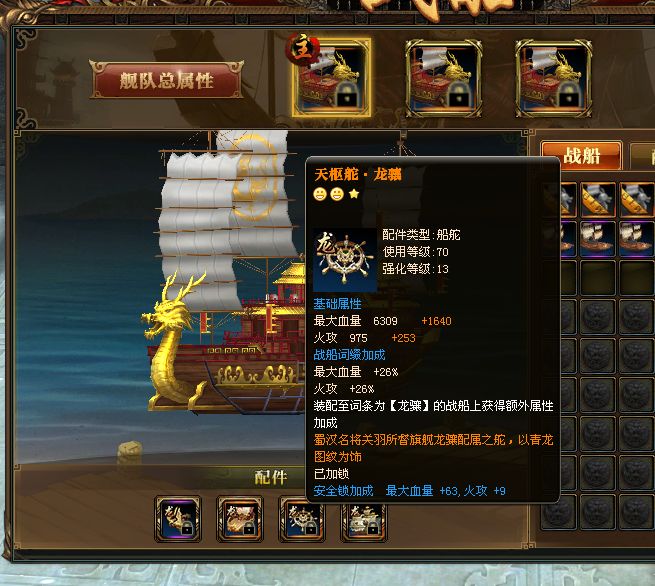Select the main flagship slot marked 主

[x=331, y=77]
